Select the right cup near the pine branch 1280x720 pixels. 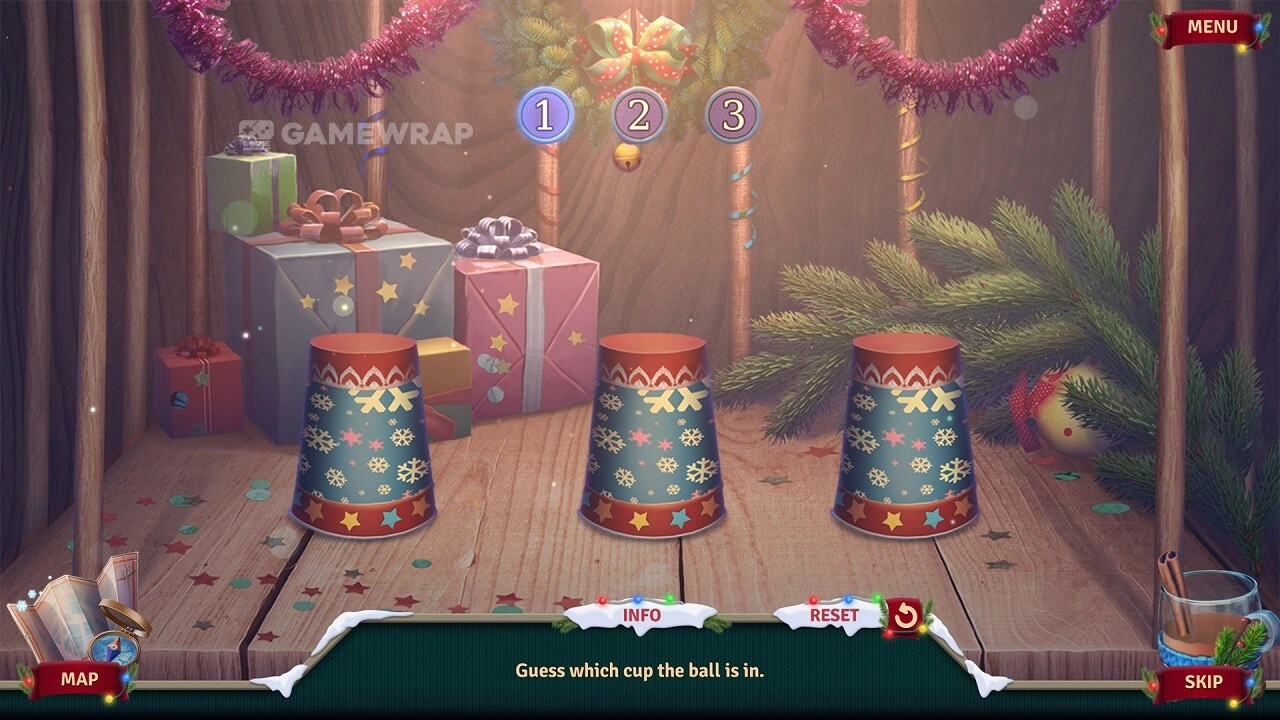click(x=905, y=436)
